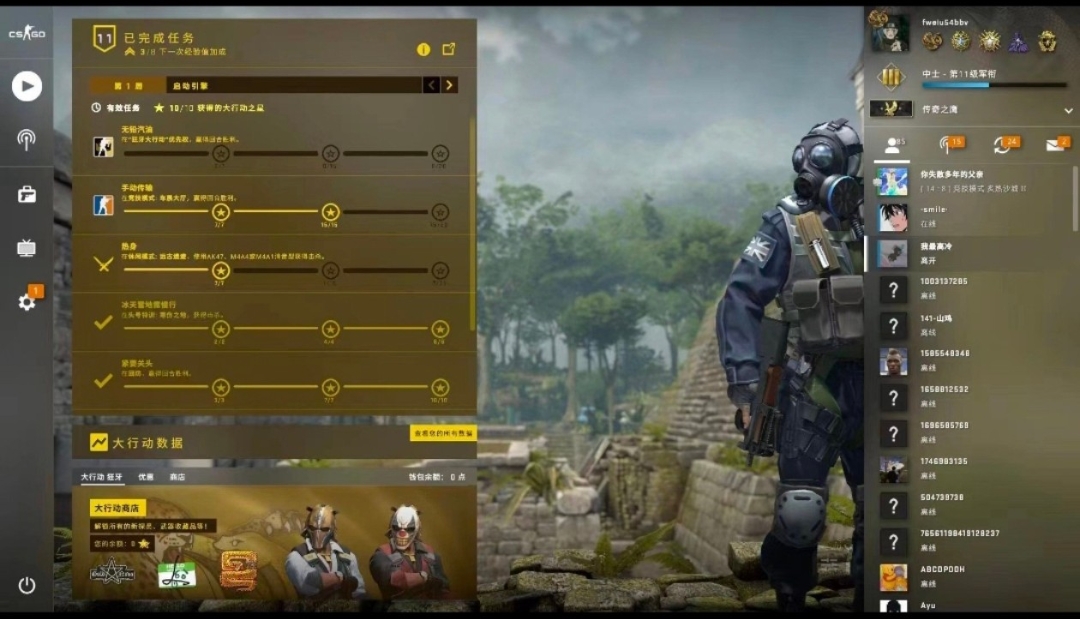This screenshot has width=1080, height=619.
Task: Select the friends list tab icon
Action: (x=892, y=145)
